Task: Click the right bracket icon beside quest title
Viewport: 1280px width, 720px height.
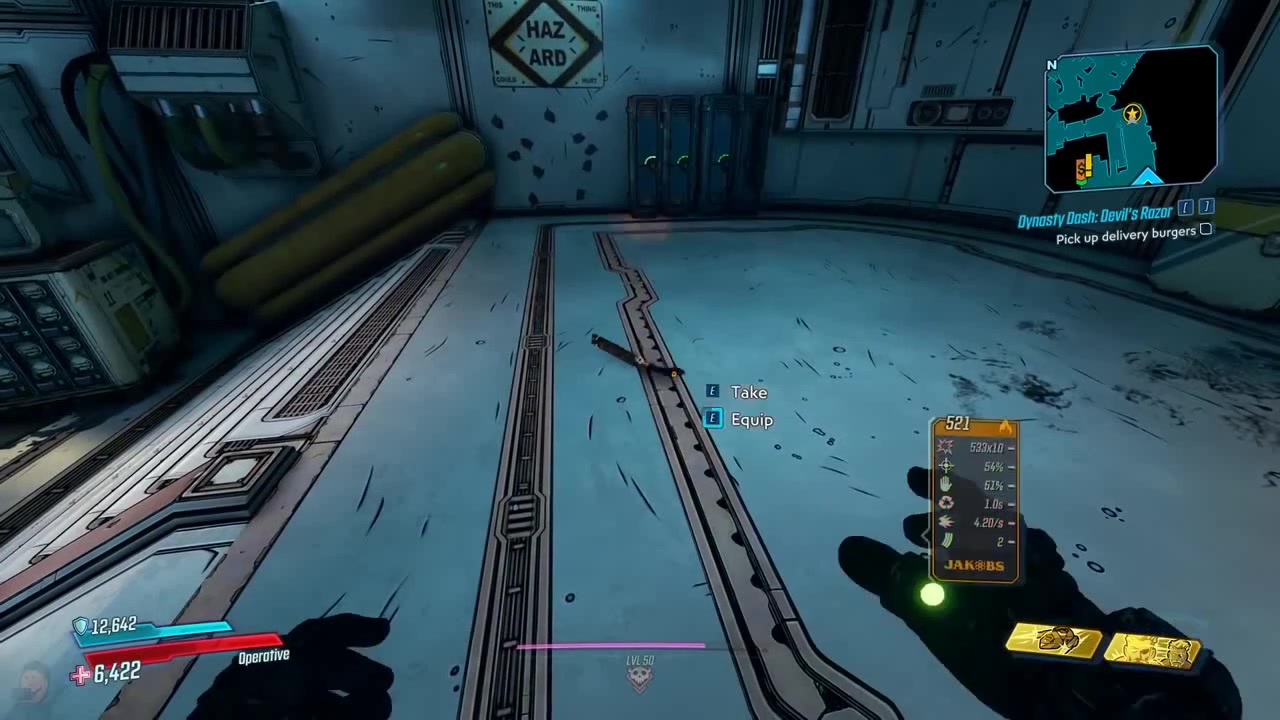Action: tap(1205, 207)
